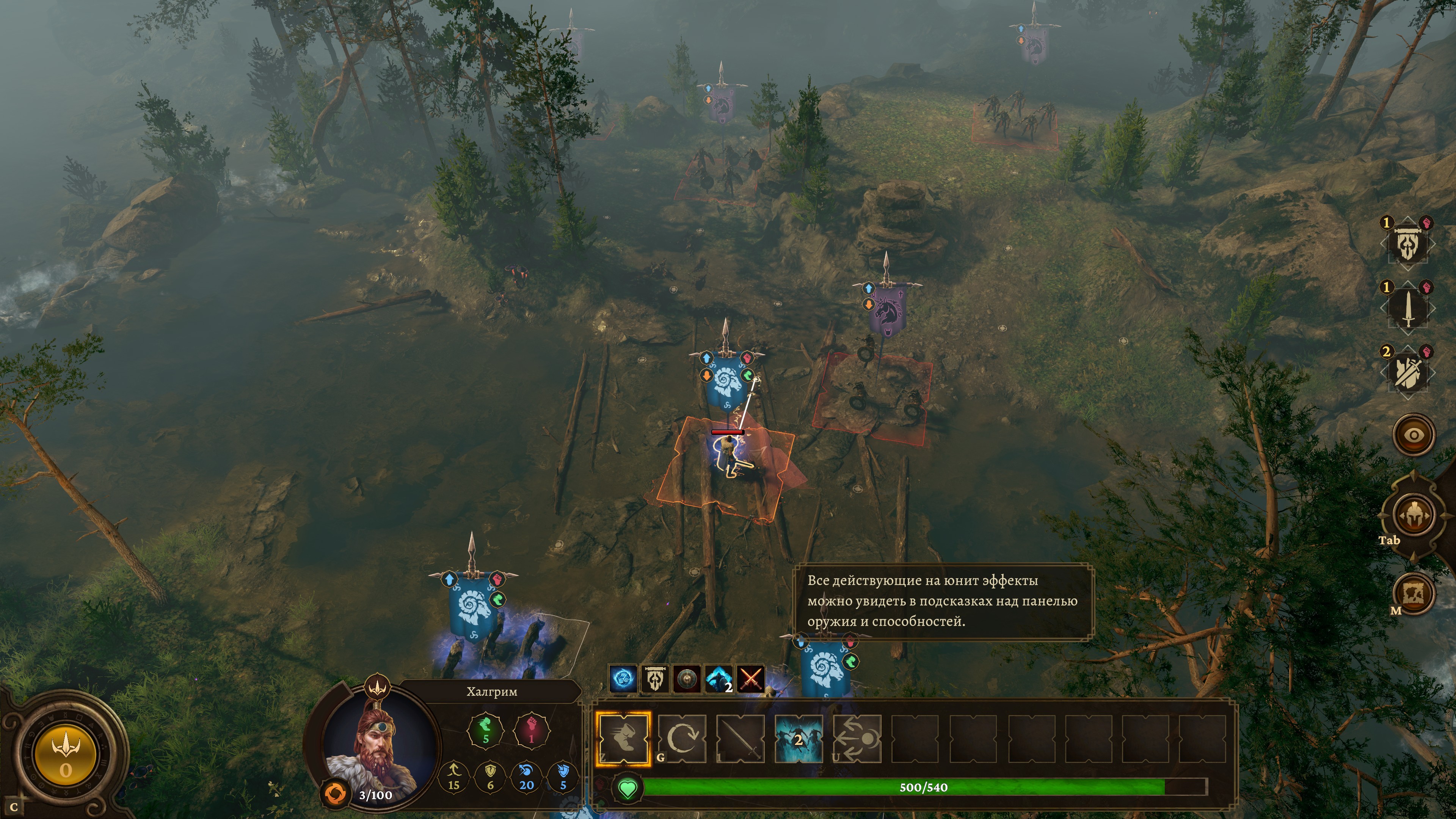Inspect the bearded banner status effect icon
The height and width of the screenshot is (819, 1456).
tap(655, 679)
